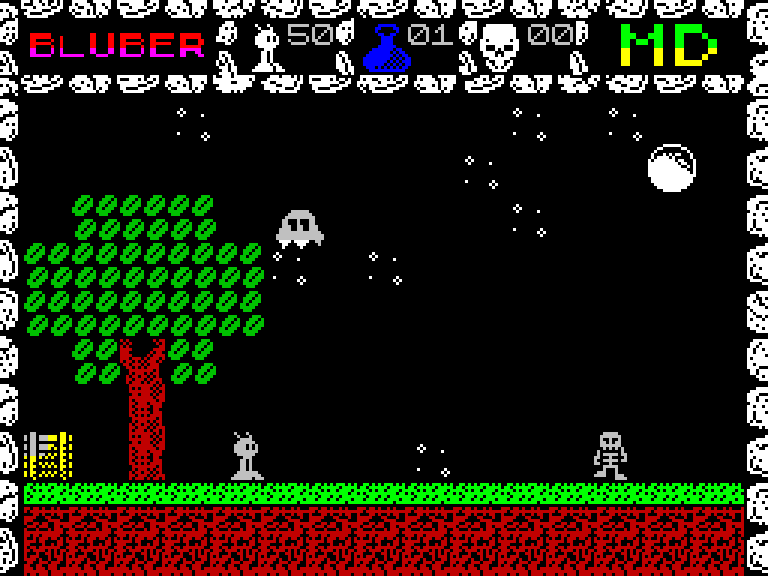Click the white figure energy icon
Viewport: 768px width, 576px height.
[266, 48]
